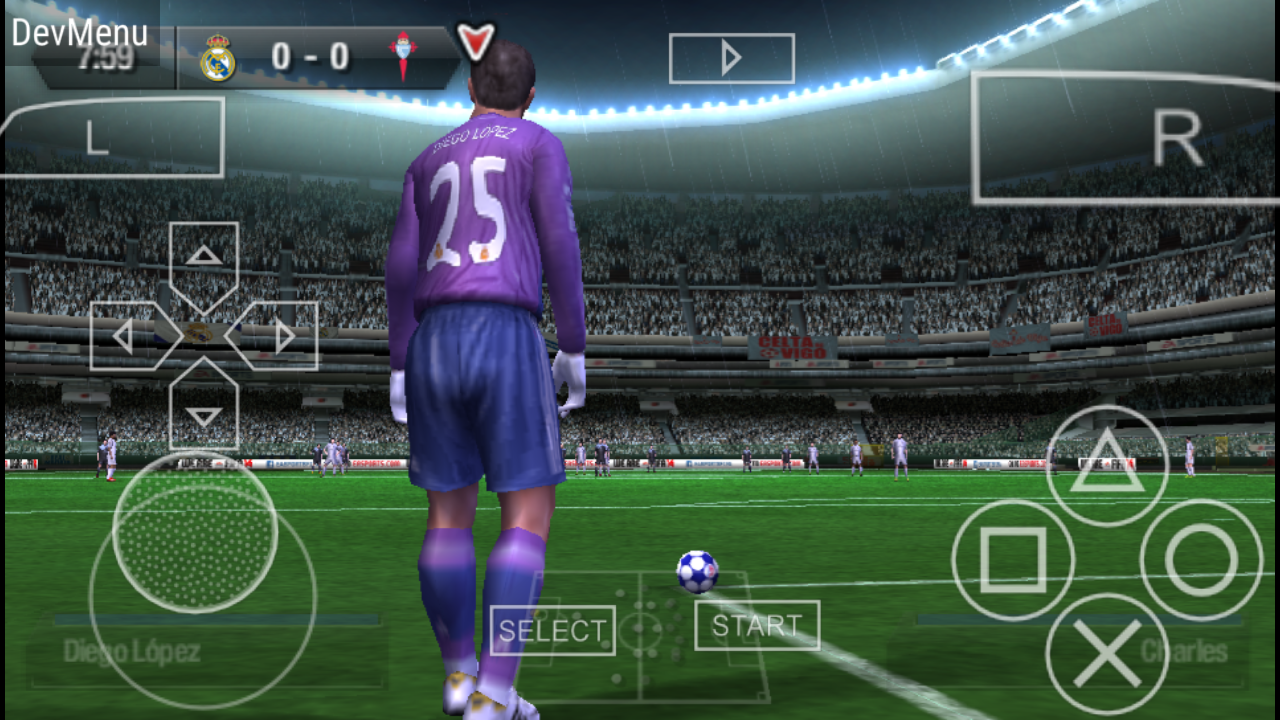
Task: Tap the SELECT button
Action: [x=552, y=630]
